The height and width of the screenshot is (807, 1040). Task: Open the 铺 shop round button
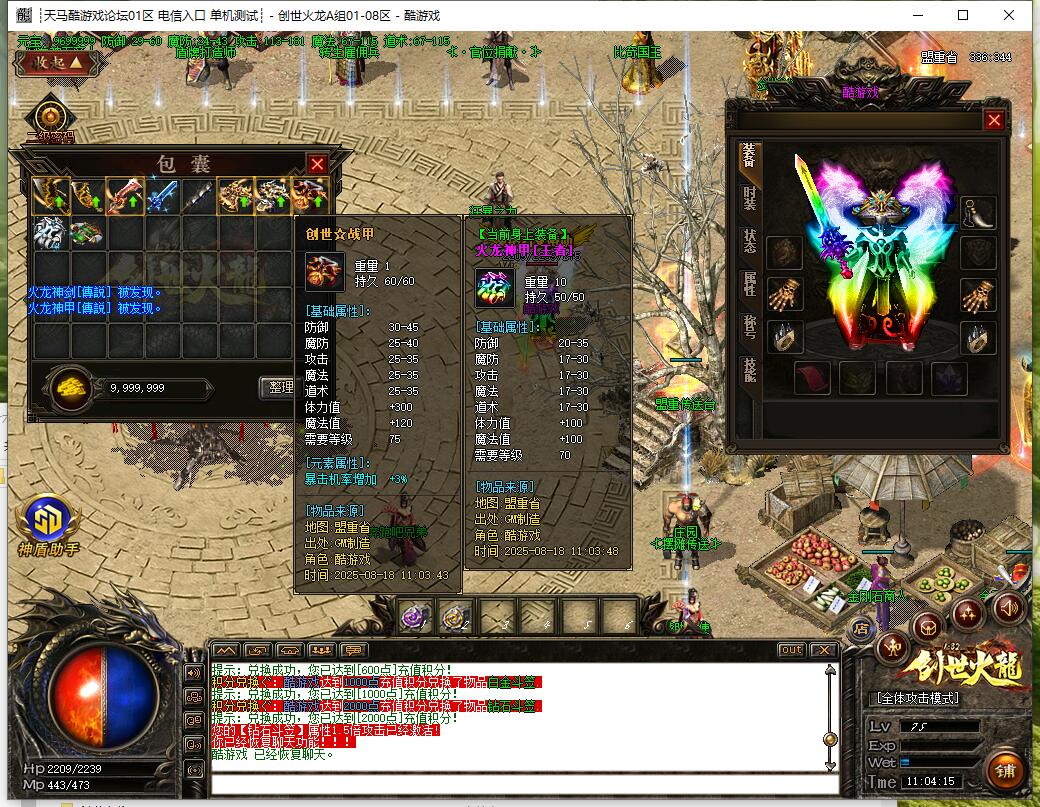[1005, 771]
